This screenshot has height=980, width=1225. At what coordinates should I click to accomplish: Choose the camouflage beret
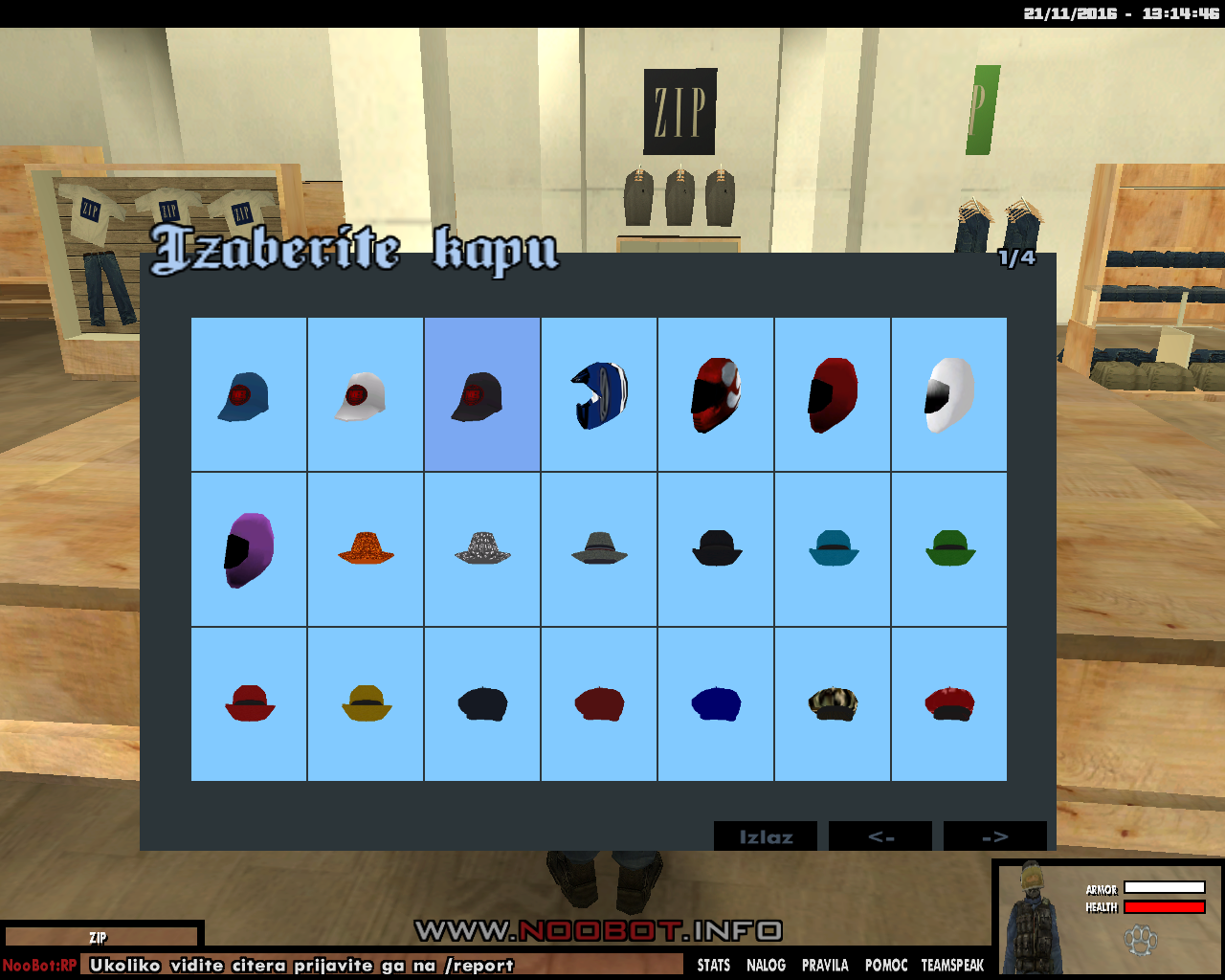point(833,704)
